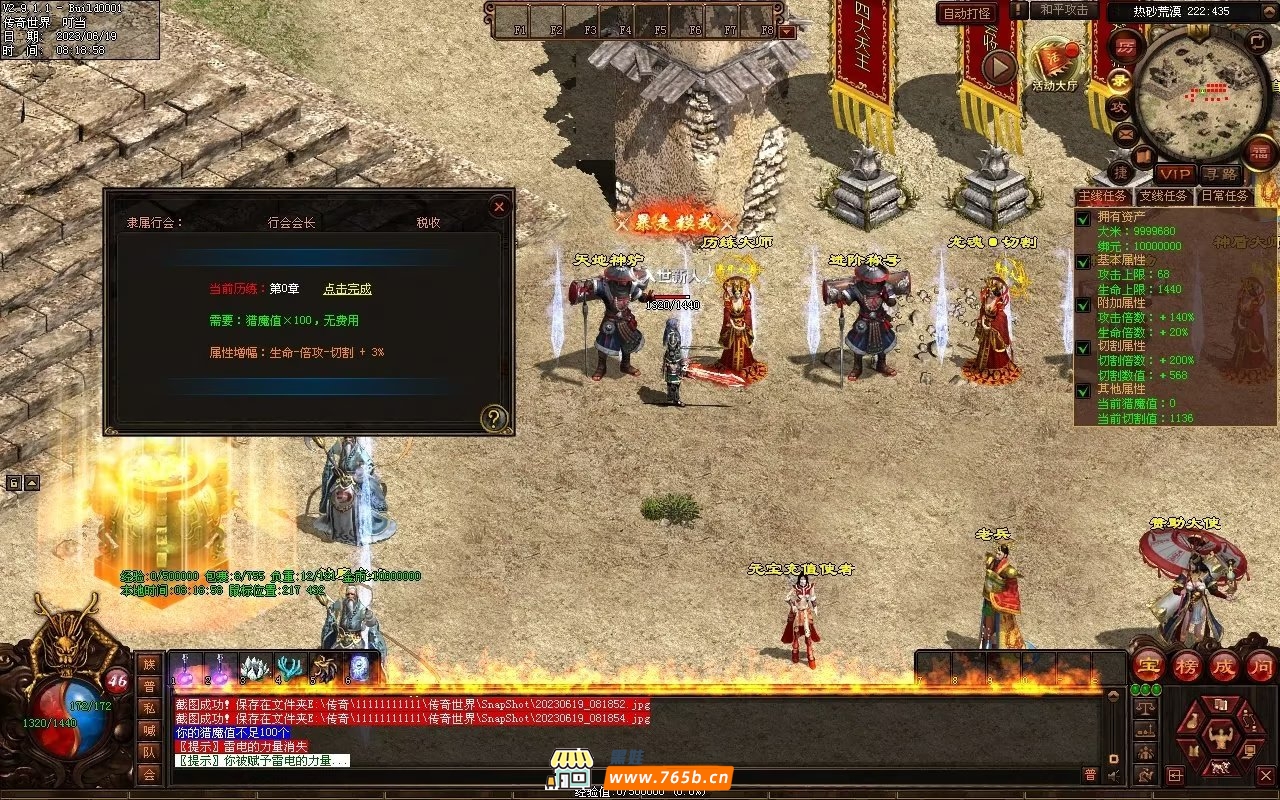Open the character panel from the hexagon menu
The height and width of the screenshot is (800, 1280).
coord(1219,738)
